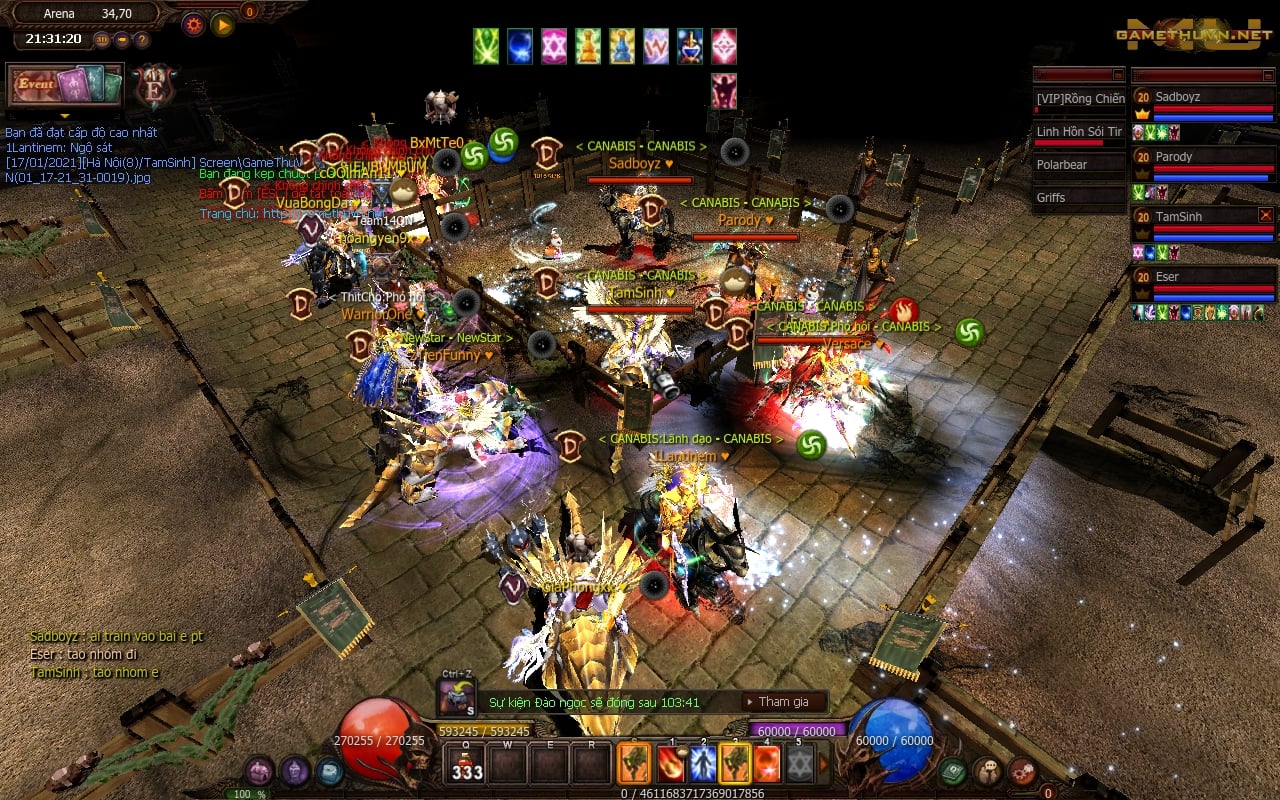Open the red gear settings icon
1280x800 pixels.
point(193,24)
